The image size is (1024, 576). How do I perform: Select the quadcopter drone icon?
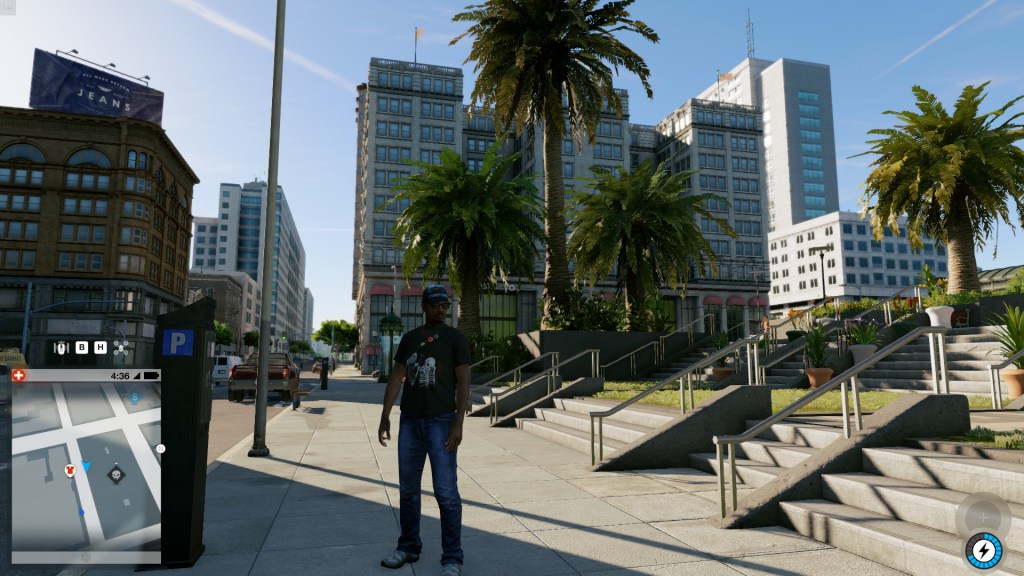tap(121, 348)
